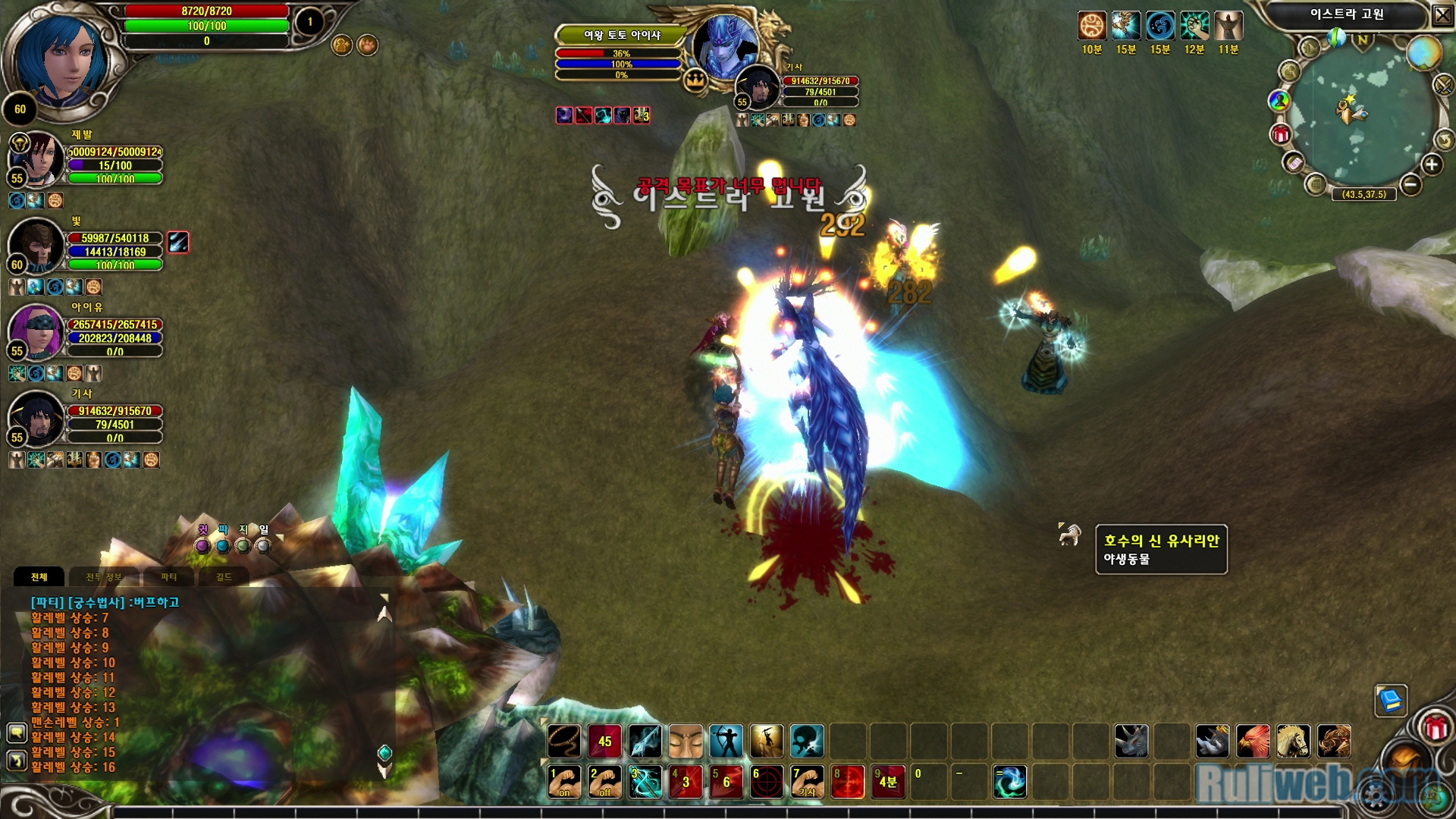Use the crosshair target skill in slot 6
This screenshot has width=1456, height=819.
pos(767,782)
